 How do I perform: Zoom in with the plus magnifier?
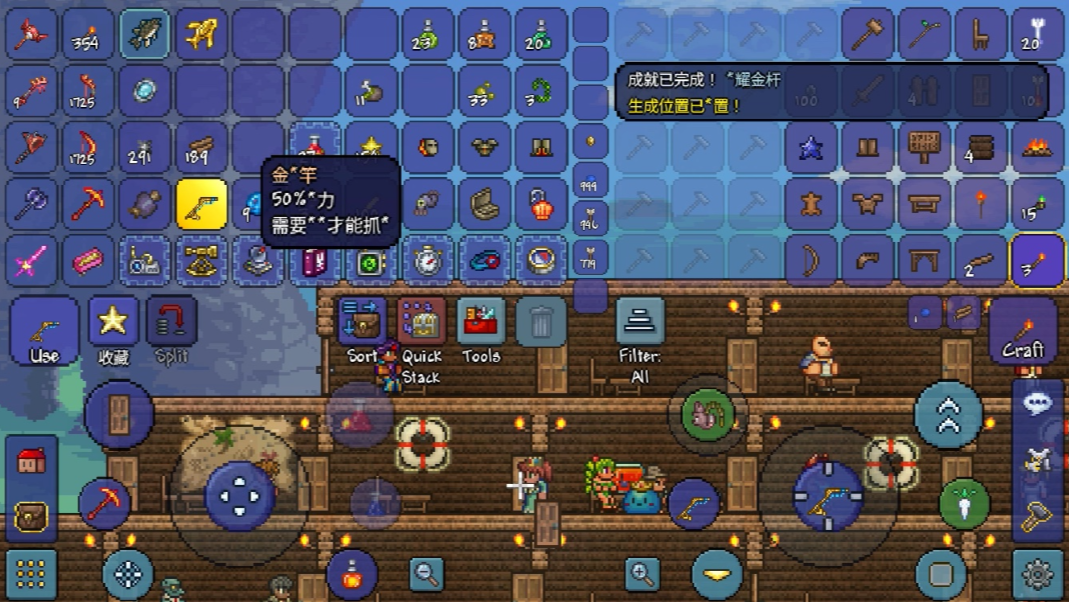pyautogui.click(x=642, y=574)
